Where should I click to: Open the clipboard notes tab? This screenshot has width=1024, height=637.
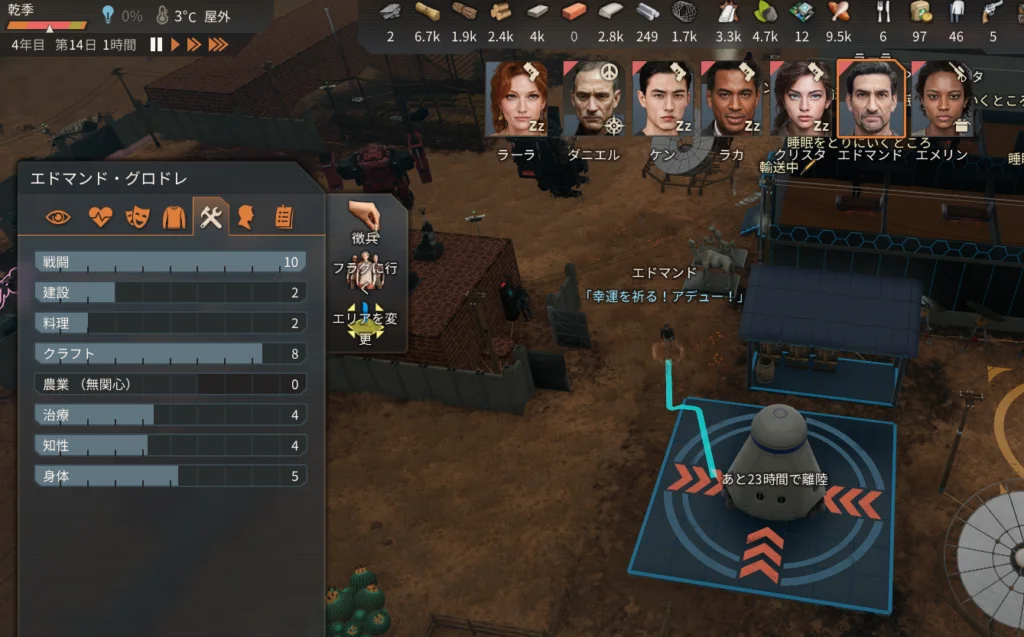tap(283, 216)
